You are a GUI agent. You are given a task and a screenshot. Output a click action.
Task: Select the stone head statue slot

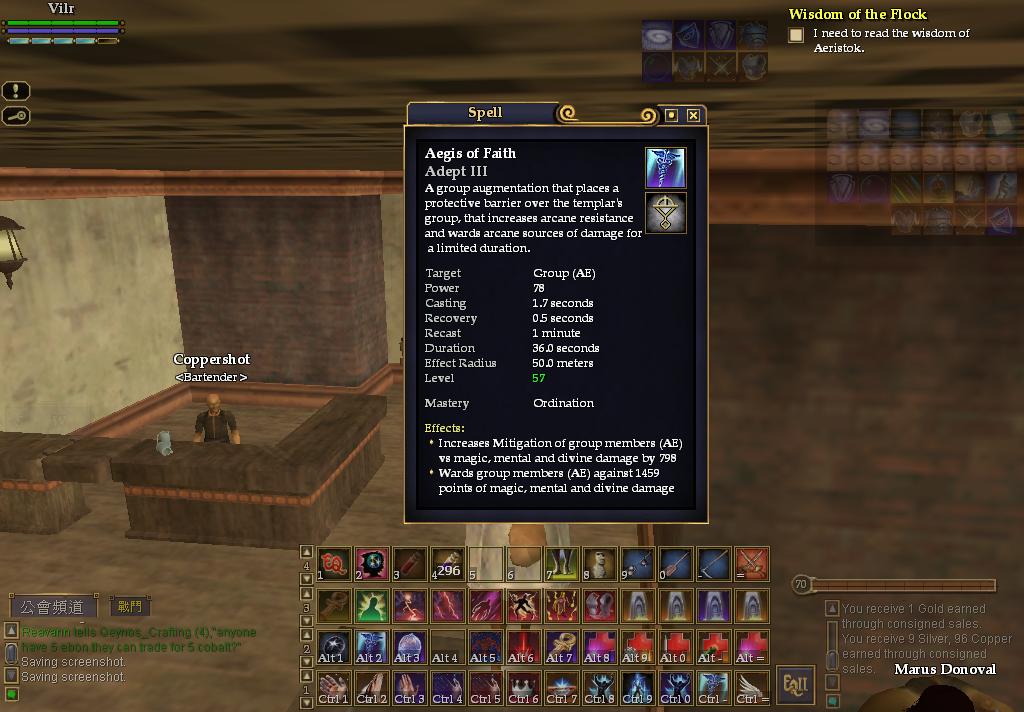tap(600, 564)
